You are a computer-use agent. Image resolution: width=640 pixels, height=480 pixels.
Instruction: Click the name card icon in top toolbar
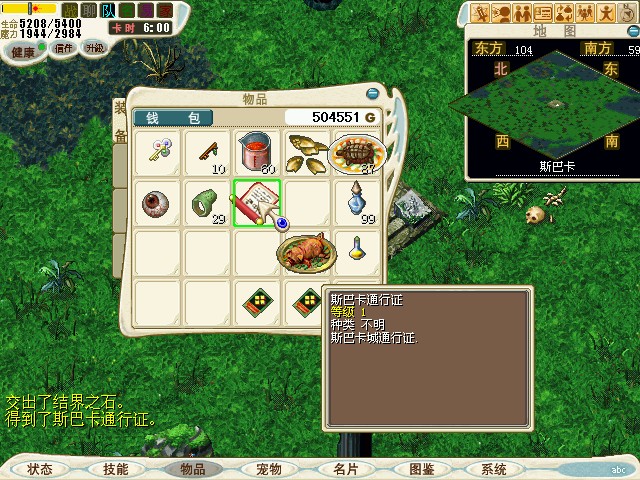(543, 13)
